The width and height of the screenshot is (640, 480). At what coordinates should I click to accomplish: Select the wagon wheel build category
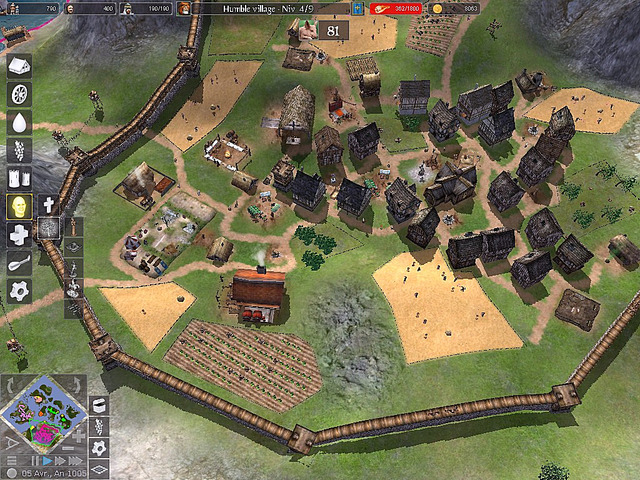[19, 94]
